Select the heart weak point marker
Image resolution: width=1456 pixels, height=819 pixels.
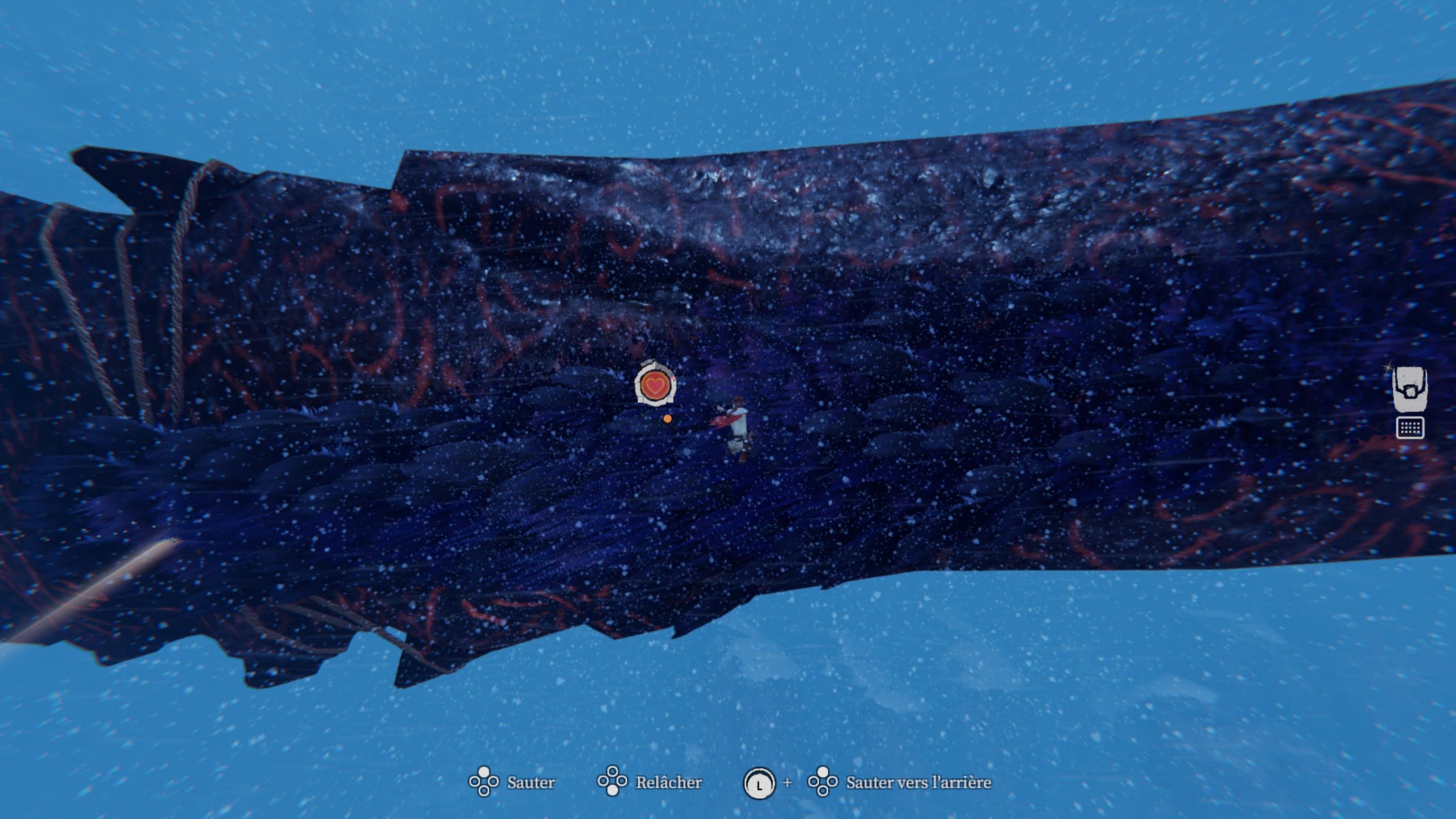pos(655,385)
